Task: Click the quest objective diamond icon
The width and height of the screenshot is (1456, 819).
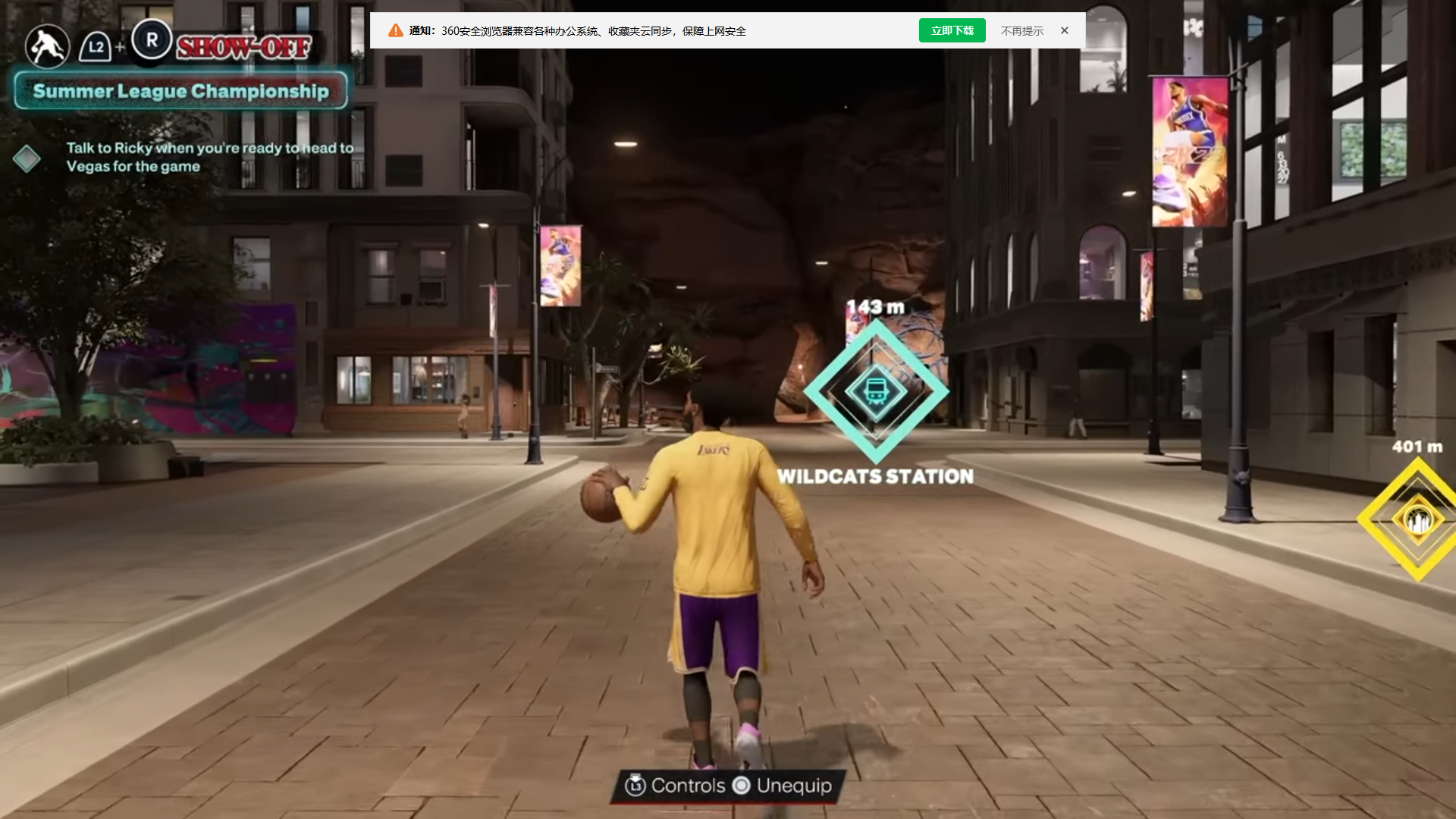Action: 28,158
